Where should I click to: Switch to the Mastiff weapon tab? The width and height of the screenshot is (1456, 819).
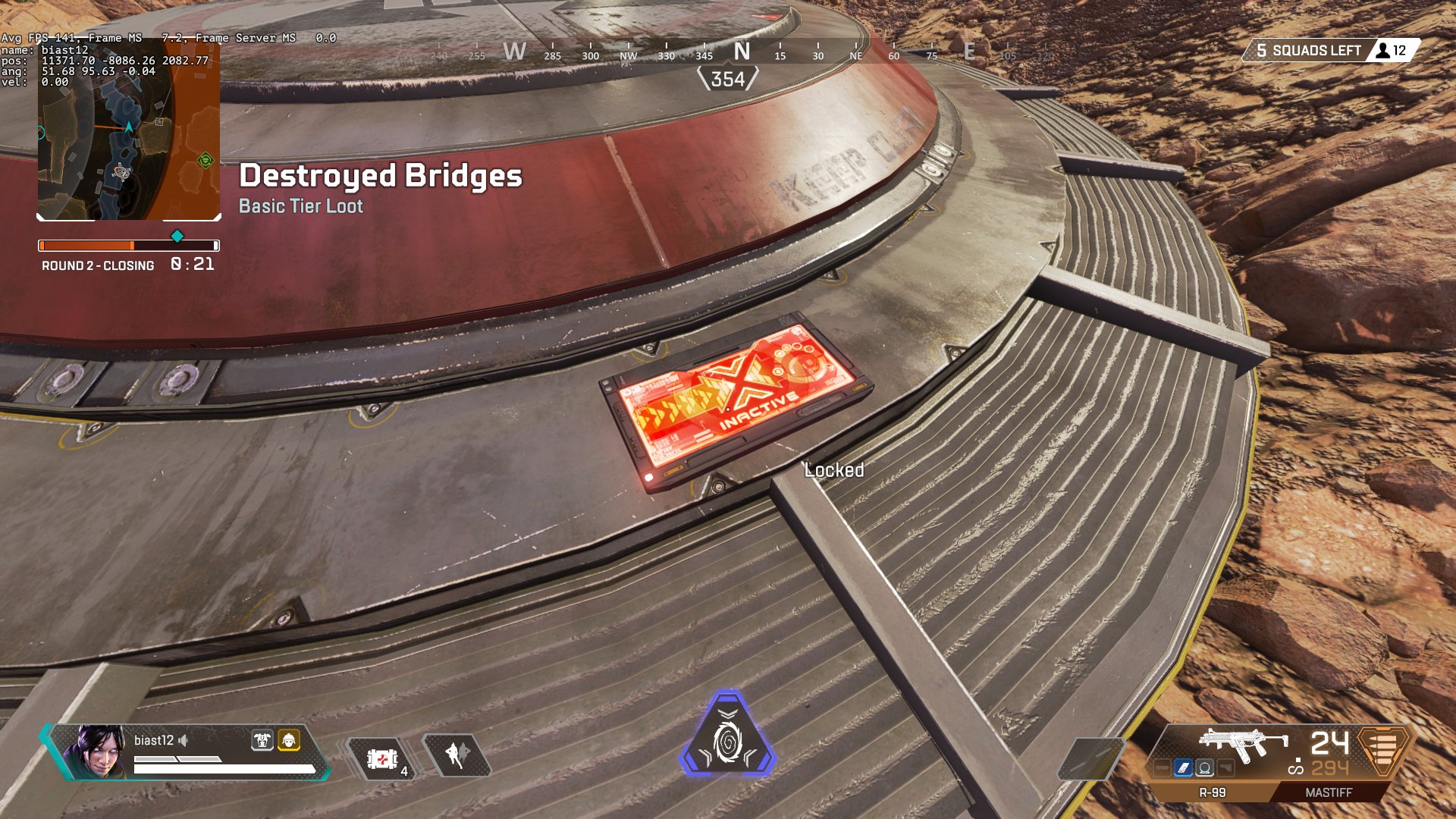pyautogui.click(x=1328, y=792)
